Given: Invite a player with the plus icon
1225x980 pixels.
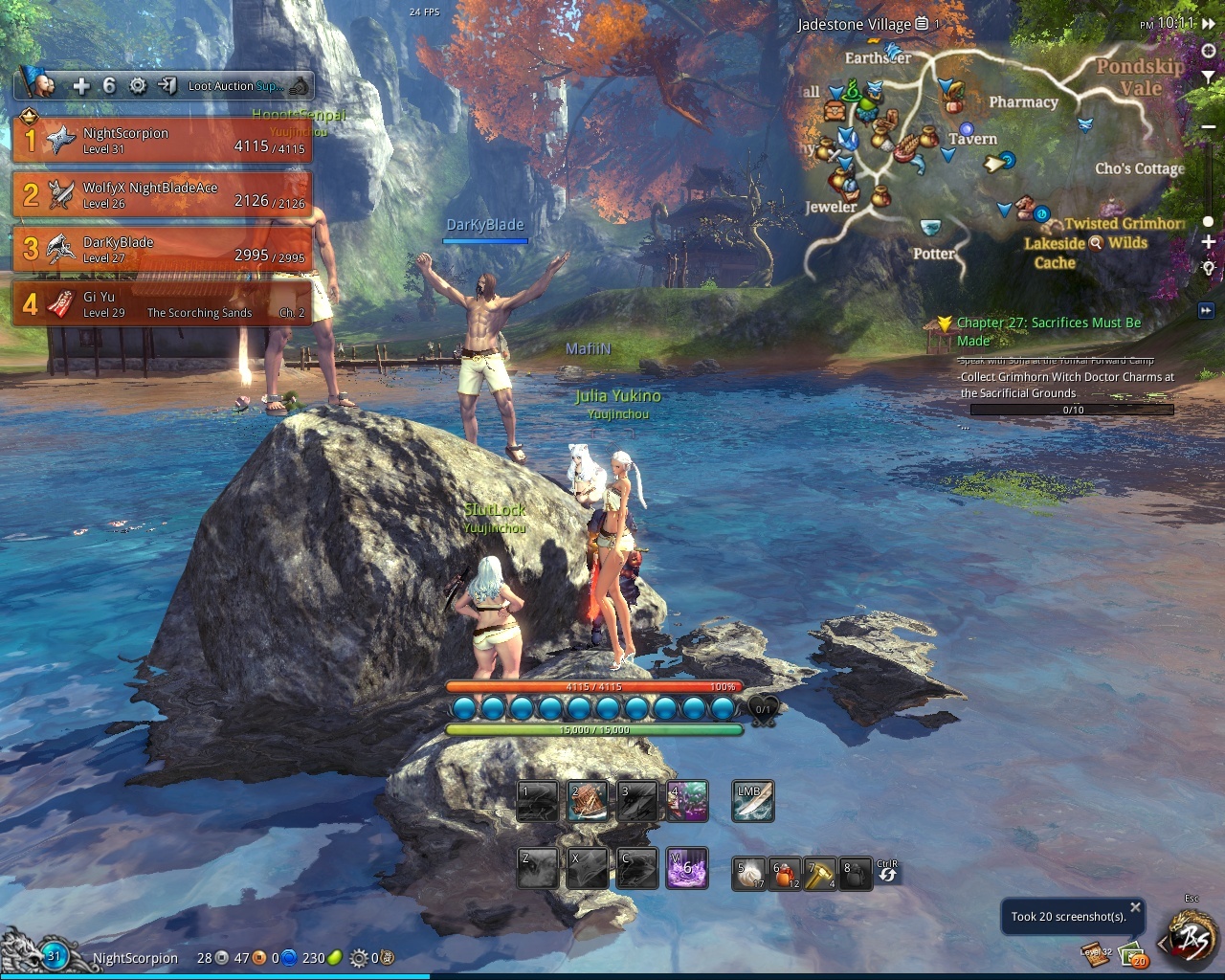Looking at the screenshot, I should click(81, 86).
